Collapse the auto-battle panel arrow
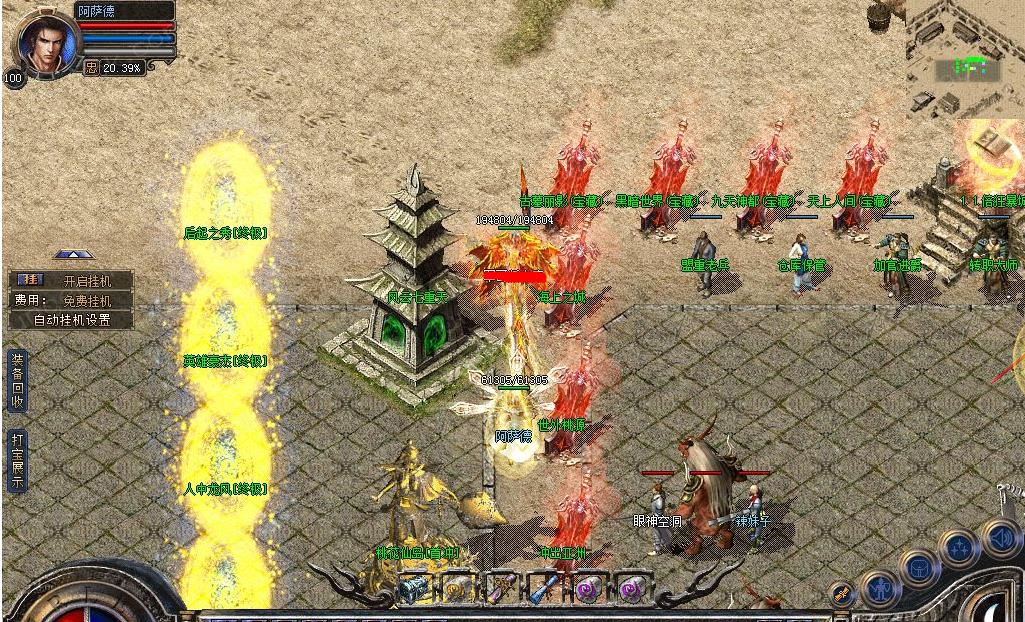This screenshot has height=622, width=1025. pos(69,256)
